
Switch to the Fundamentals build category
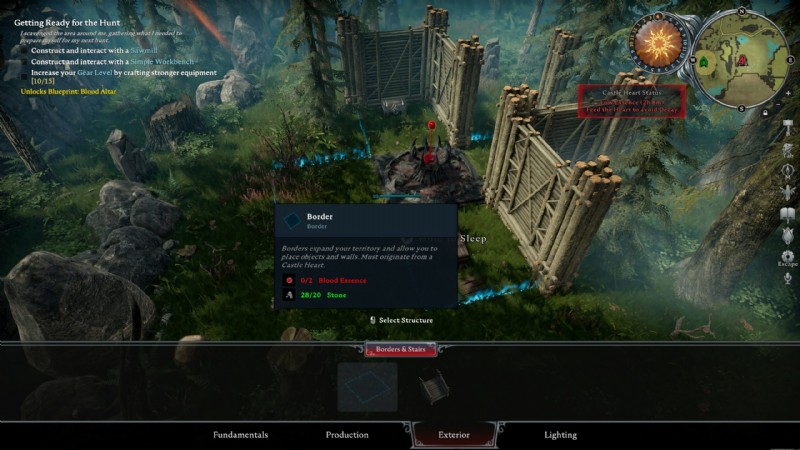240,435
